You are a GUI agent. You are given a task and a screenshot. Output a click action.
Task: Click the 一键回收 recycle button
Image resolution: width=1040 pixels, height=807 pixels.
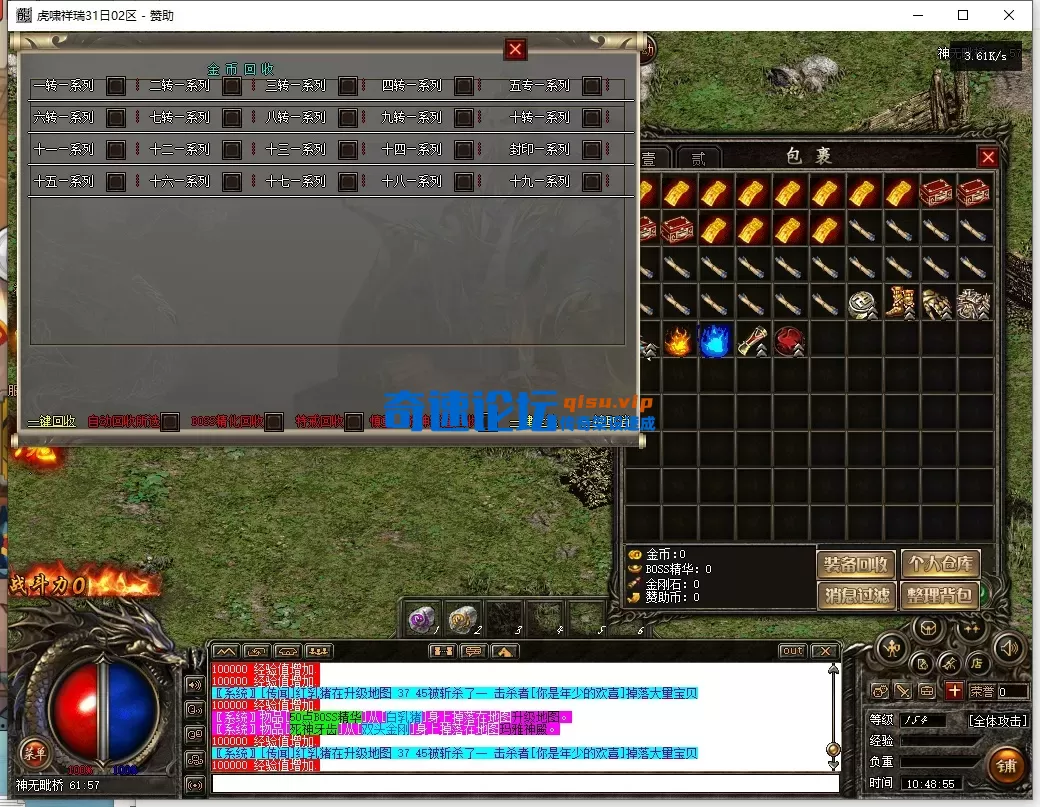[x=51, y=421]
